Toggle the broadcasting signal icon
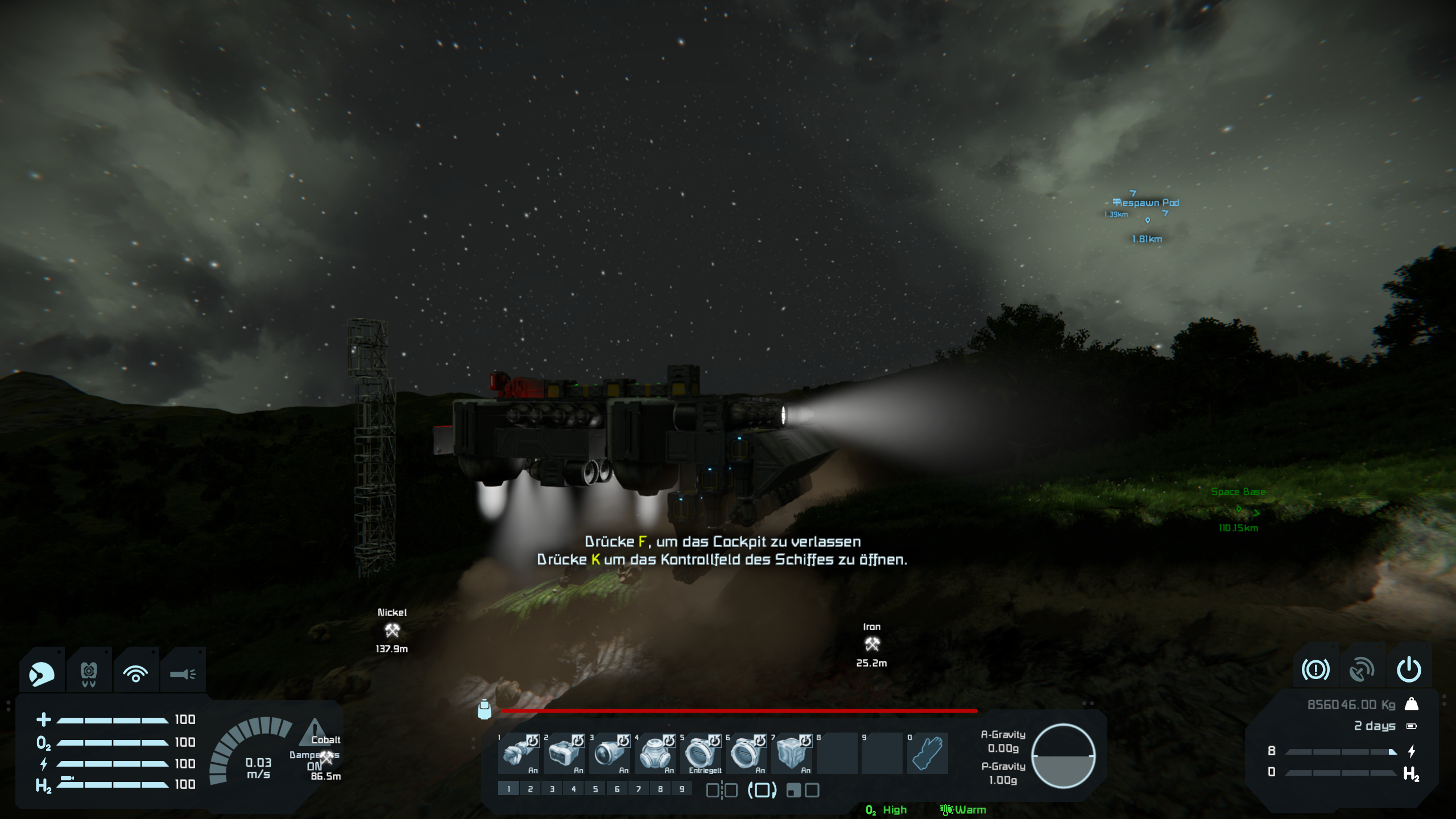 (135, 675)
